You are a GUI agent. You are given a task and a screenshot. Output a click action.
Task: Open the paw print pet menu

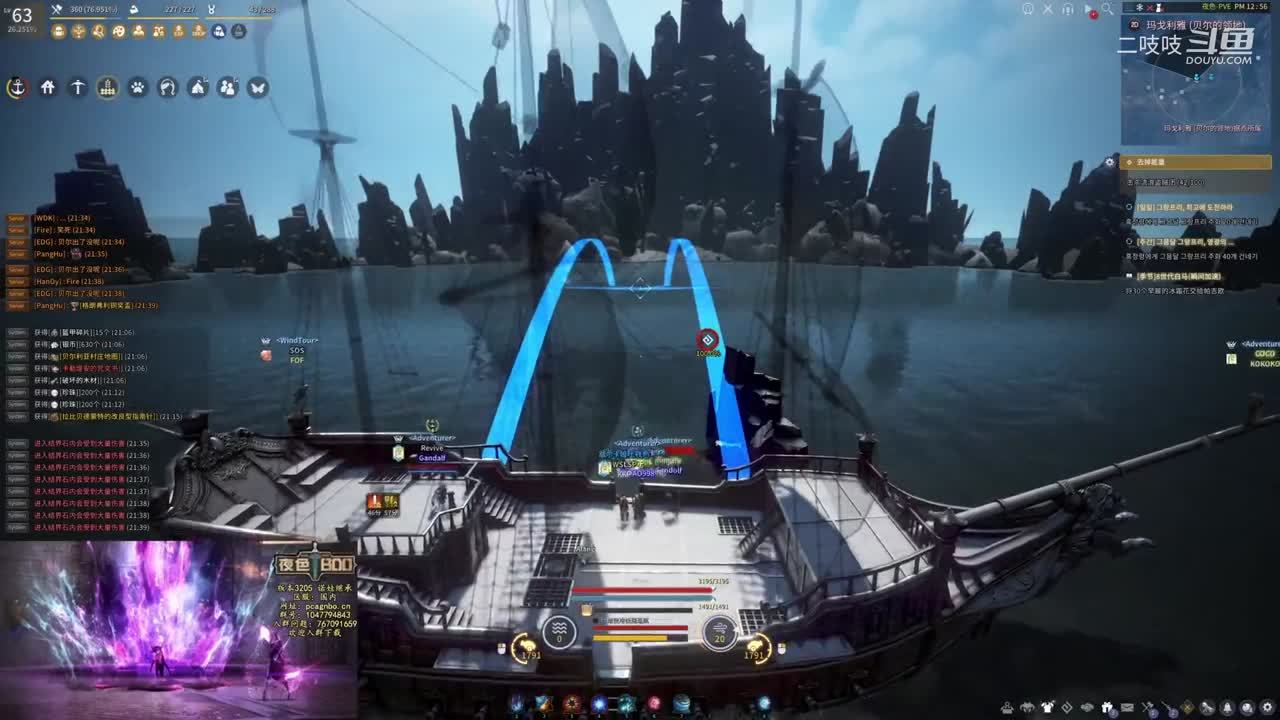click(137, 87)
